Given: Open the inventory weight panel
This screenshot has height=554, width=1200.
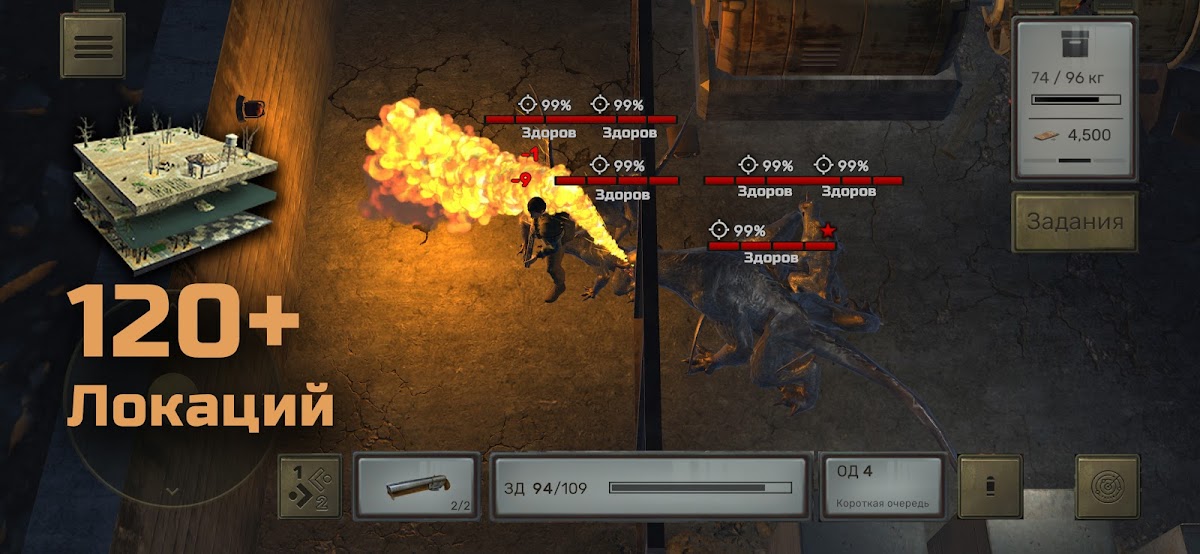Looking at the screenshot, I should 1075,98.
